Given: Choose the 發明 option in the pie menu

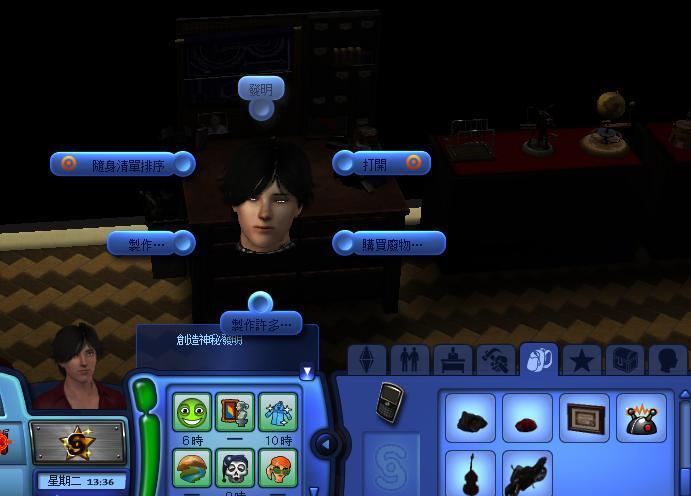Looking at the screenshot, I should click(x=261, y=90).
